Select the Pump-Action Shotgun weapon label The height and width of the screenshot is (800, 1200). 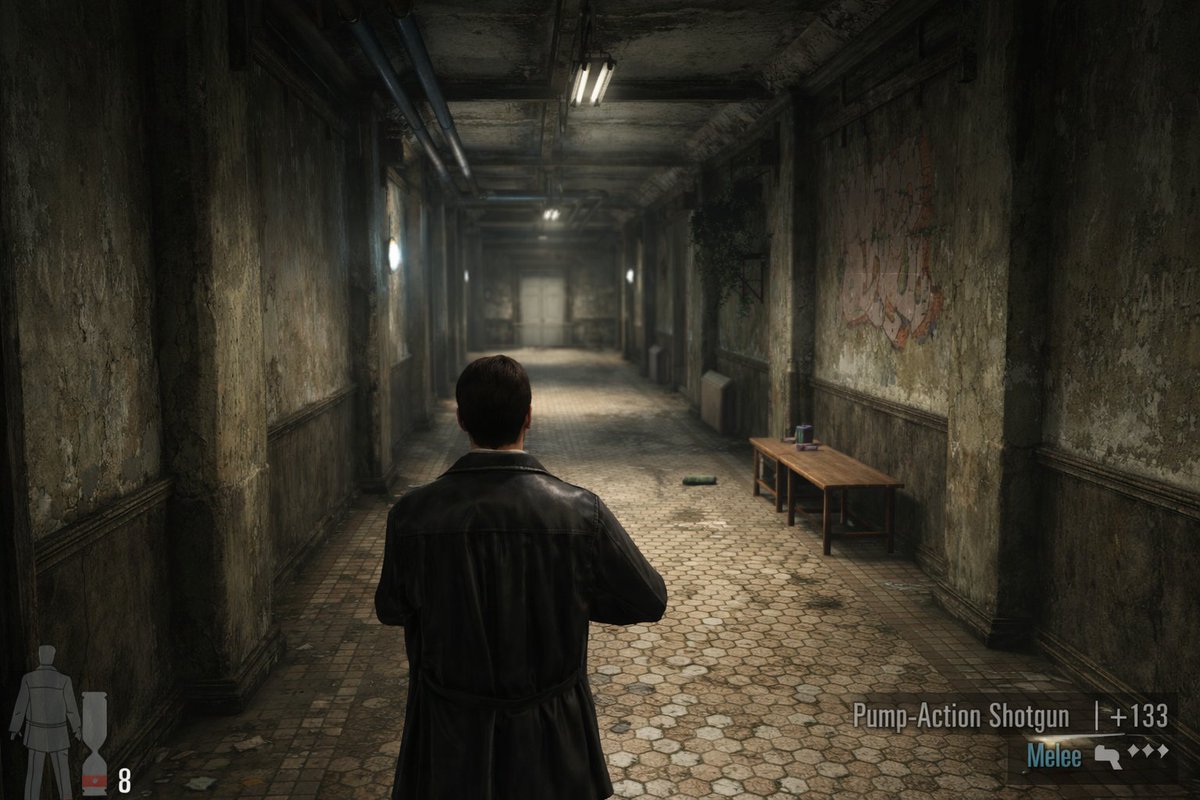pos(960,716)
